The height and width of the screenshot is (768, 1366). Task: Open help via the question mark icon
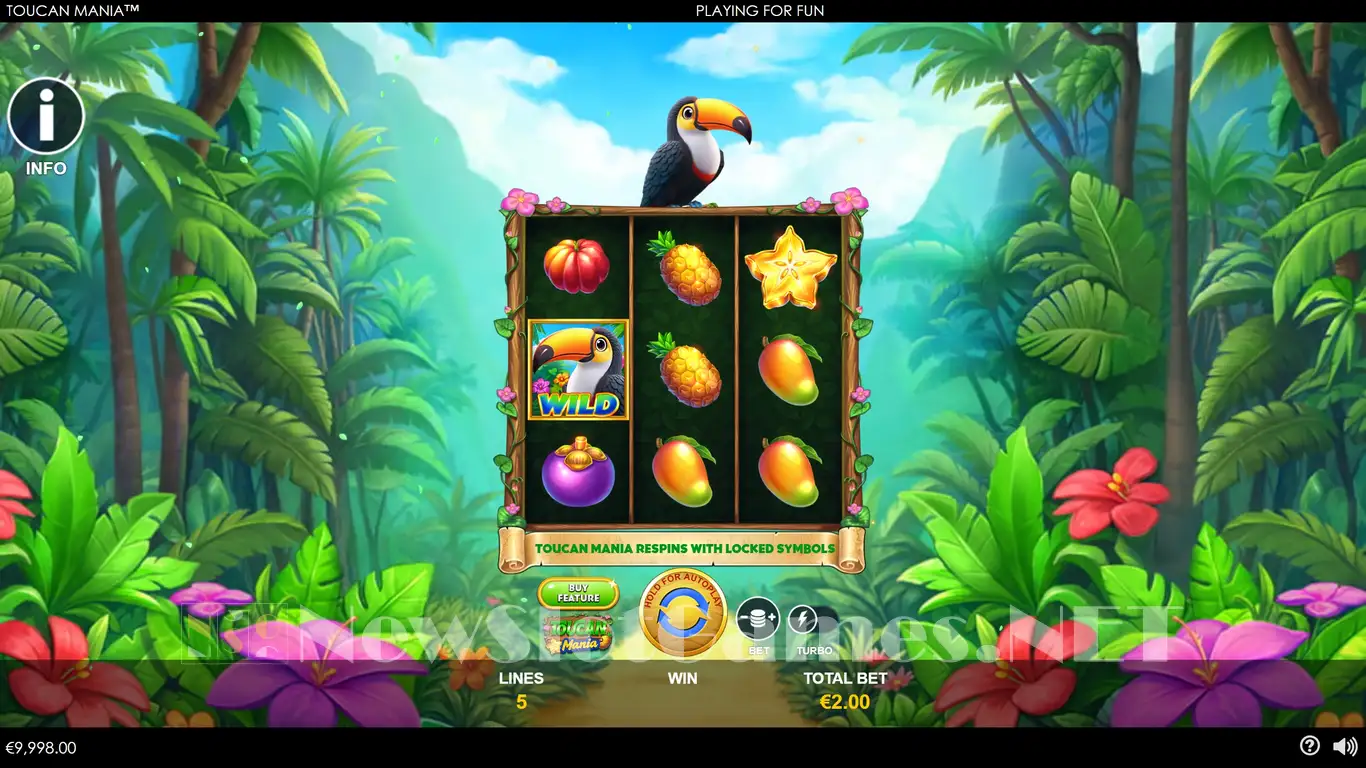(1309, 746)
